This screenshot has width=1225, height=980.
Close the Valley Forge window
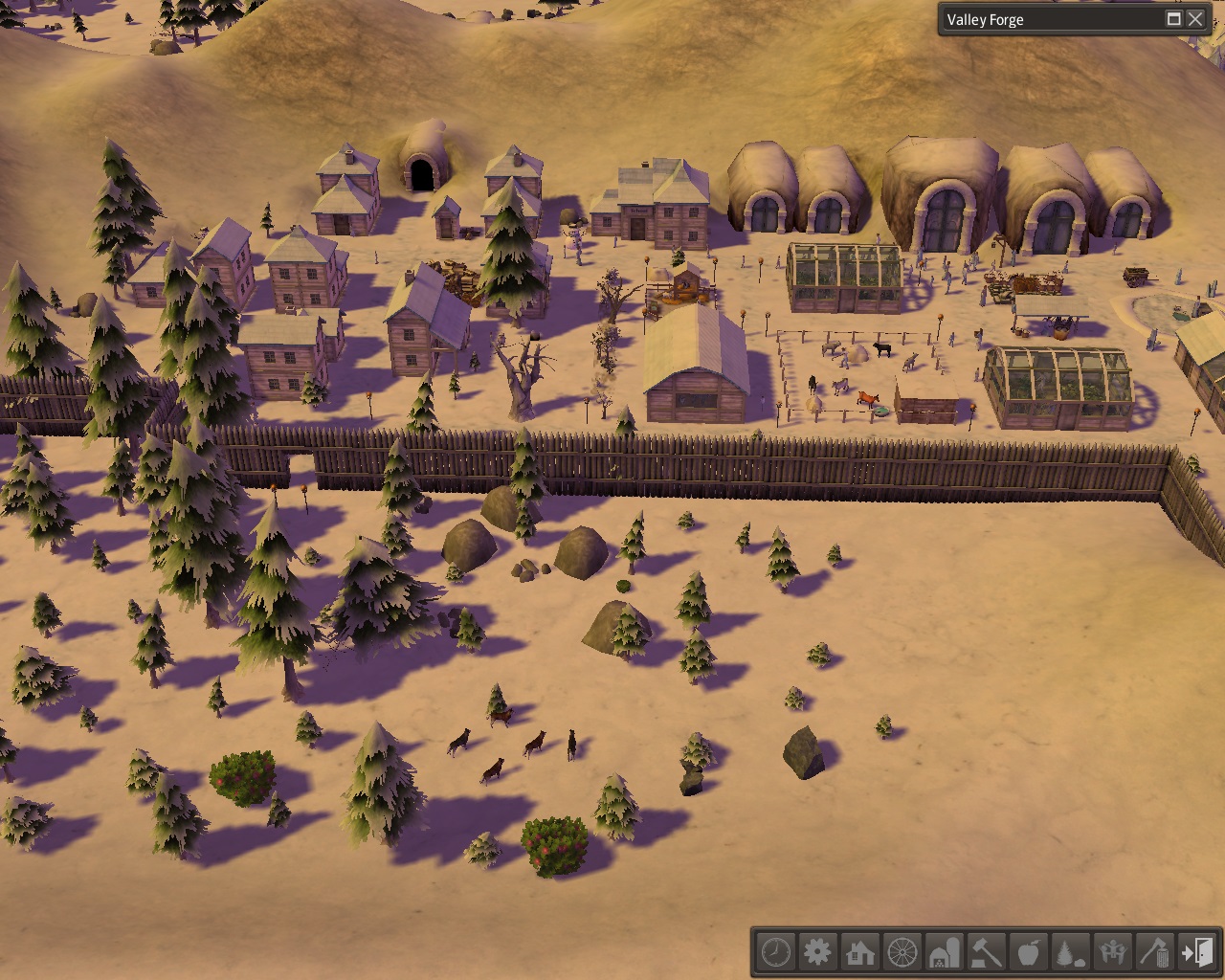(1195, 19)
